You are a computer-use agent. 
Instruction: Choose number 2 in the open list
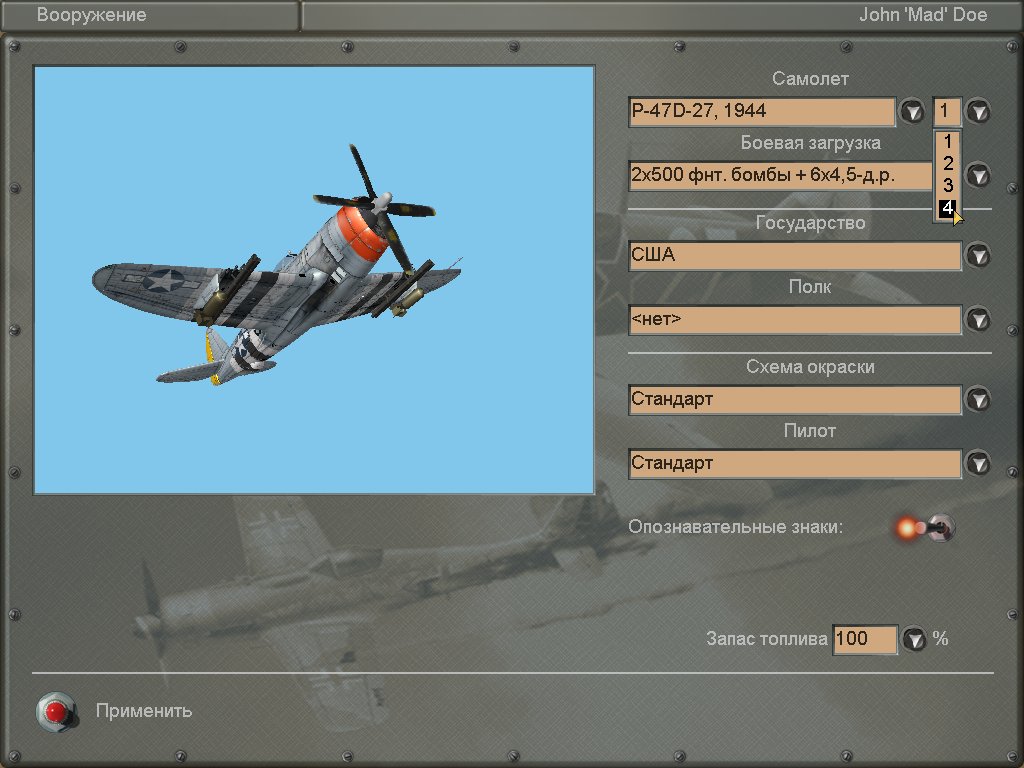point(947,163)
